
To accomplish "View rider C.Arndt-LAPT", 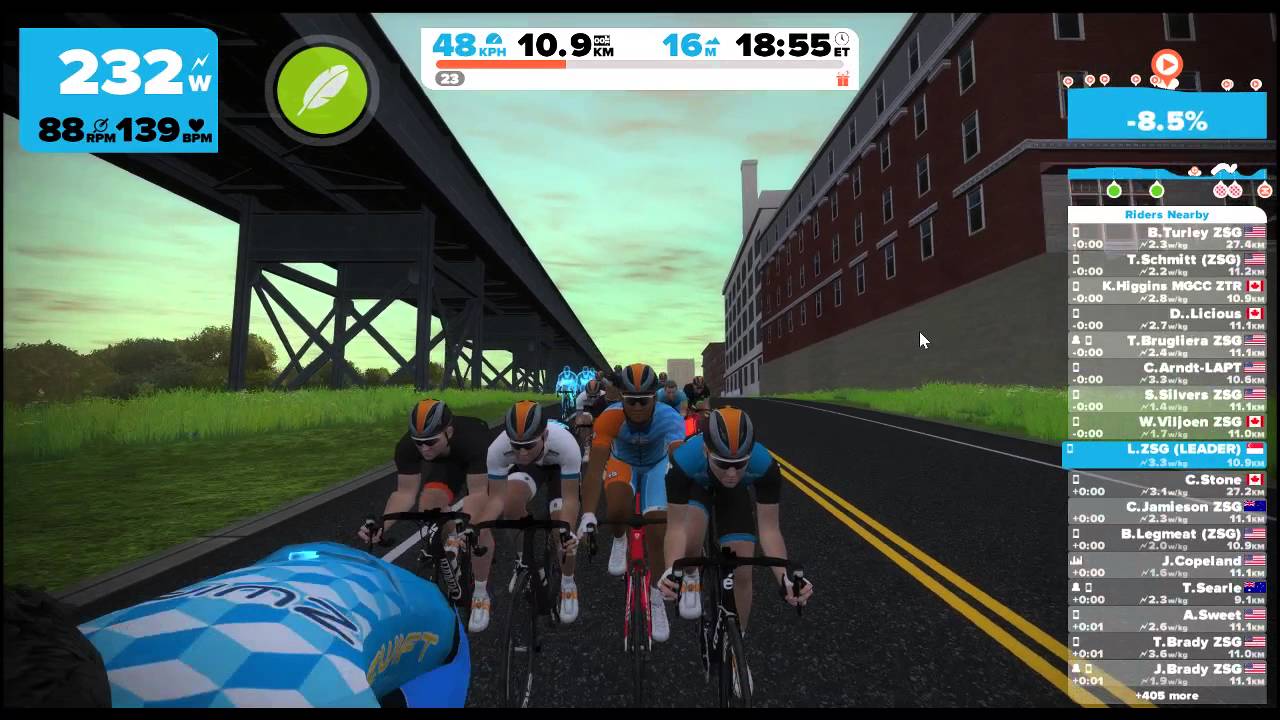I will point(1166,373).
